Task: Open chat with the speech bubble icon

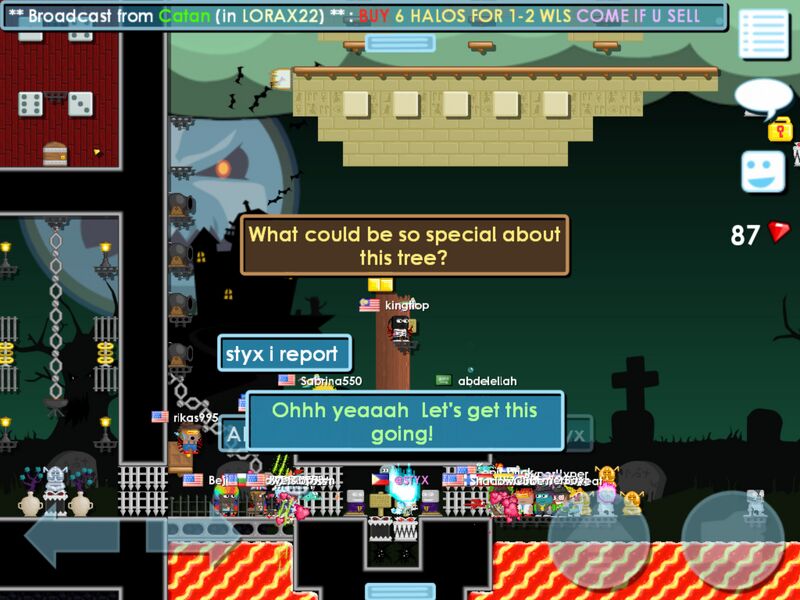Action: point(762,99)
